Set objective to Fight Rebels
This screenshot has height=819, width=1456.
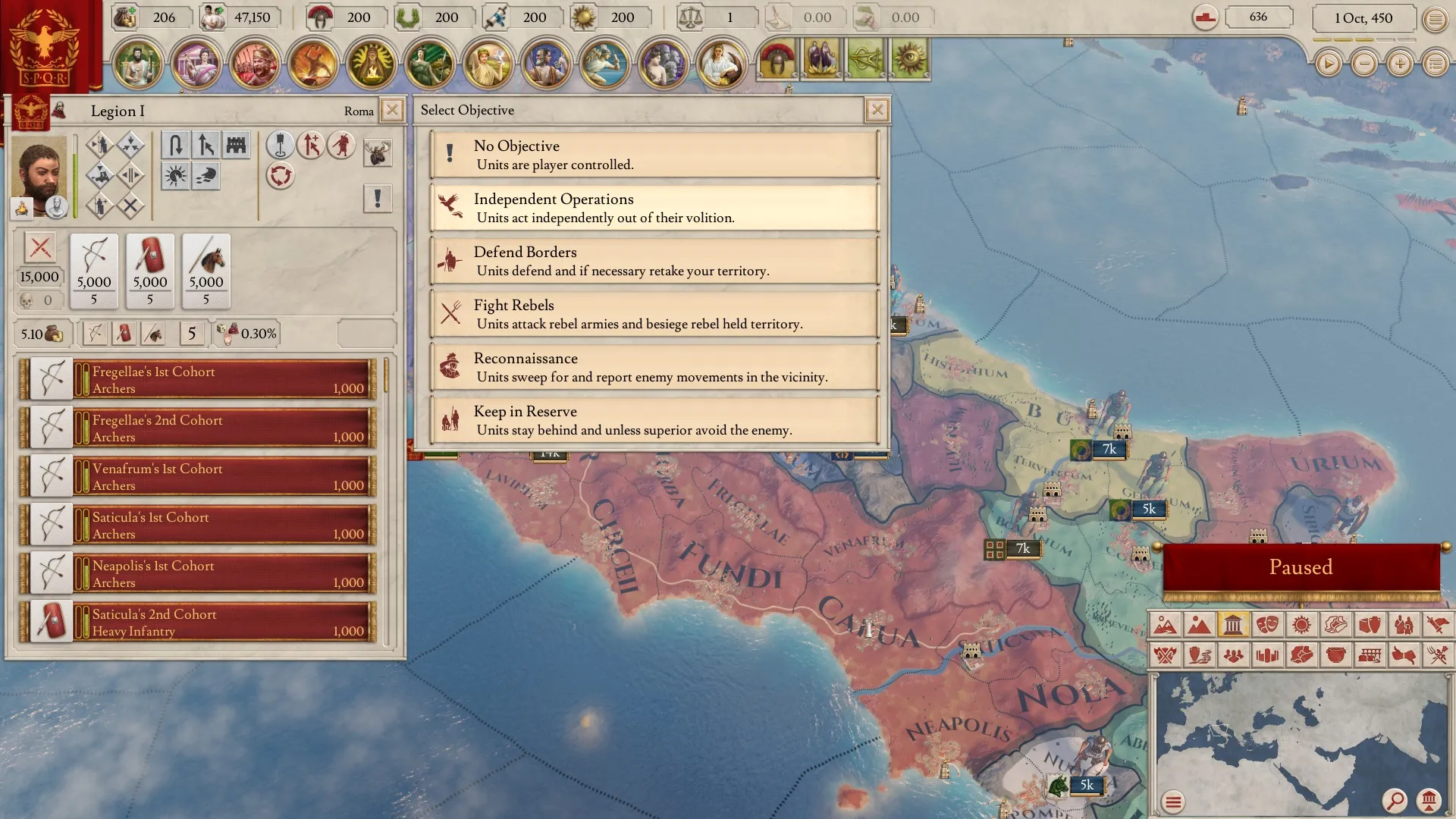[x=654, y=314]
